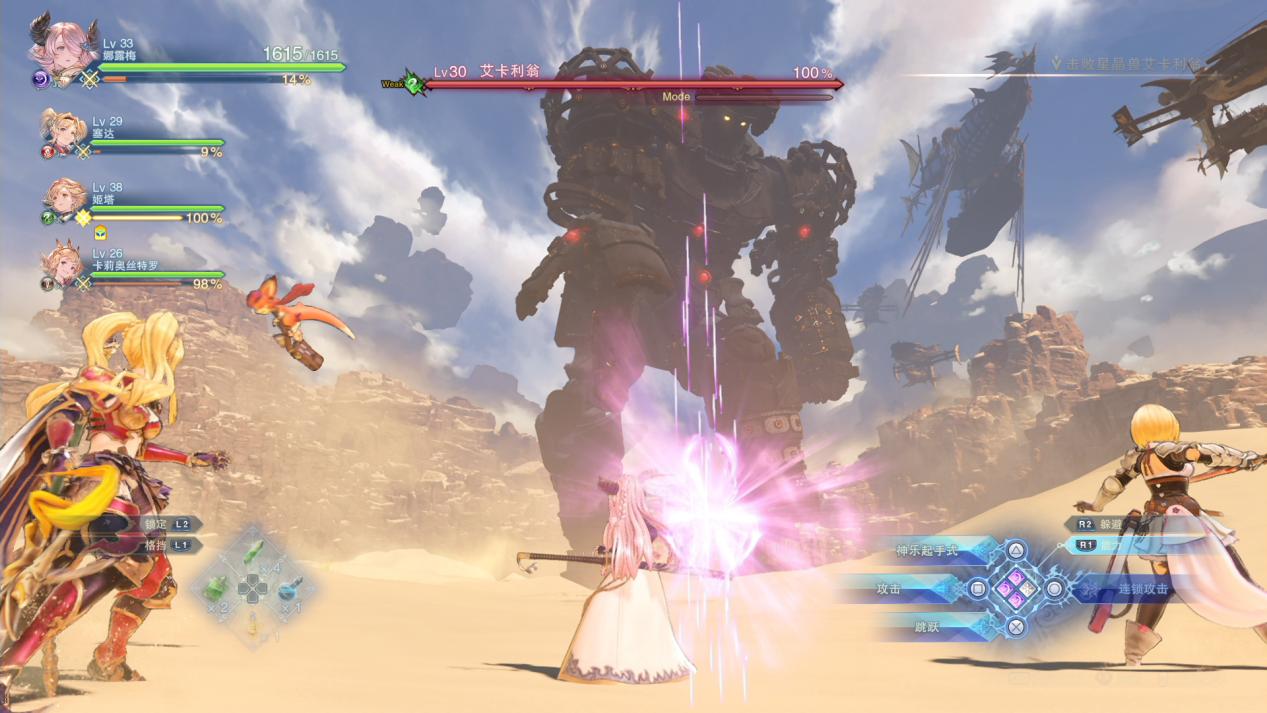
Task: Select party member 塞达's portrait
Action: [x=61, y=132]
